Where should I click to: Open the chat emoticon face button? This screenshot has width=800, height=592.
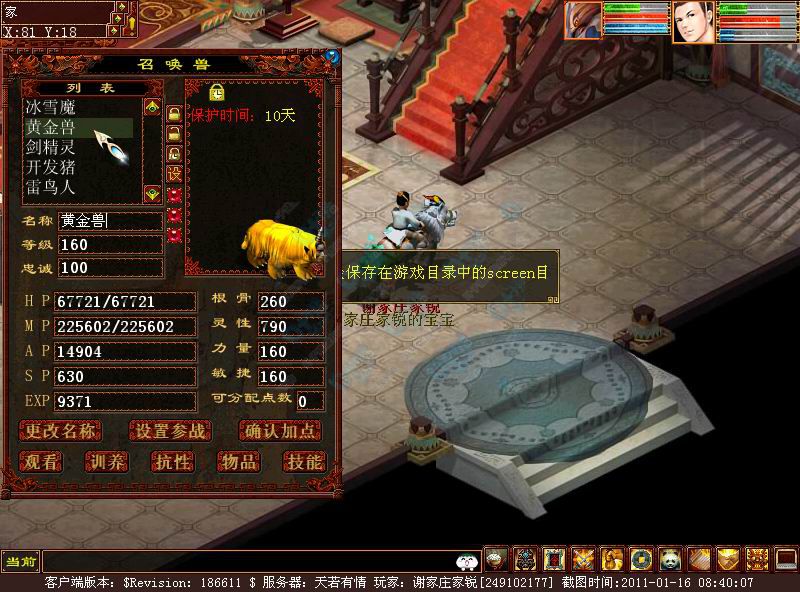[466, 561]
